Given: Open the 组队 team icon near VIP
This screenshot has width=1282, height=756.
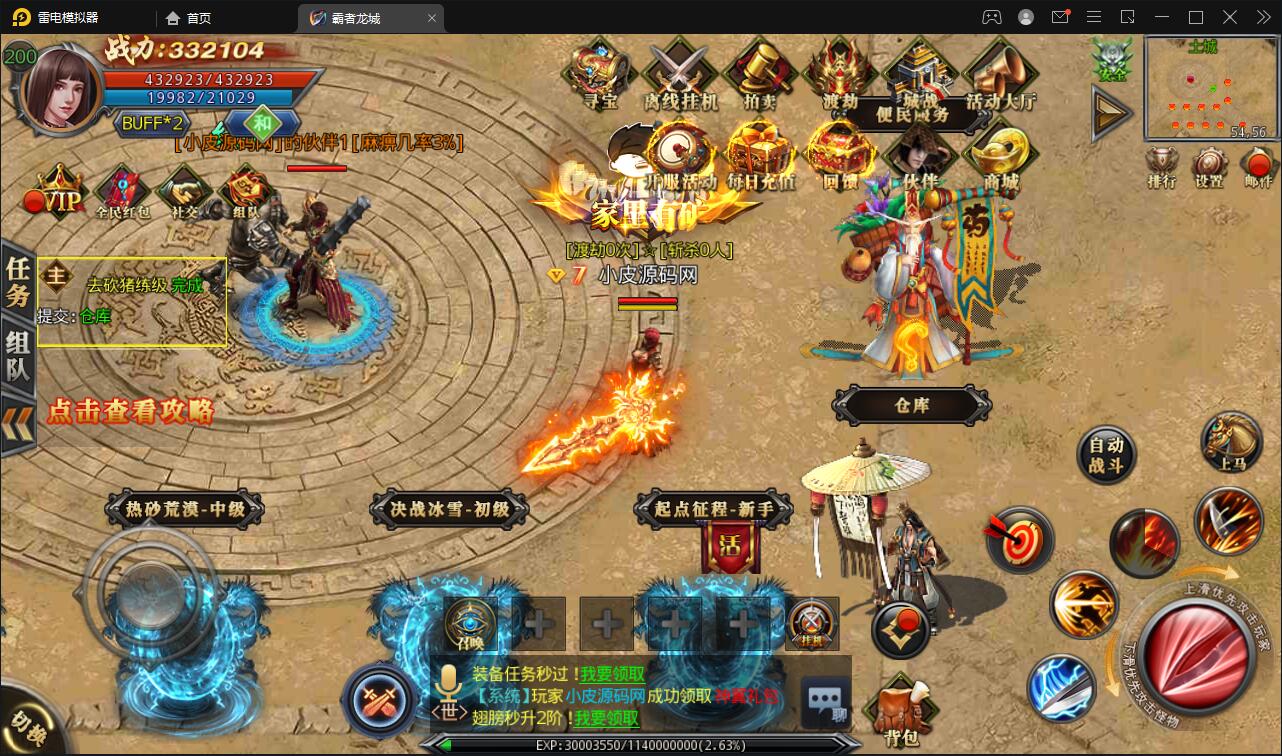Looking at the screenshot, I should 245,192.
